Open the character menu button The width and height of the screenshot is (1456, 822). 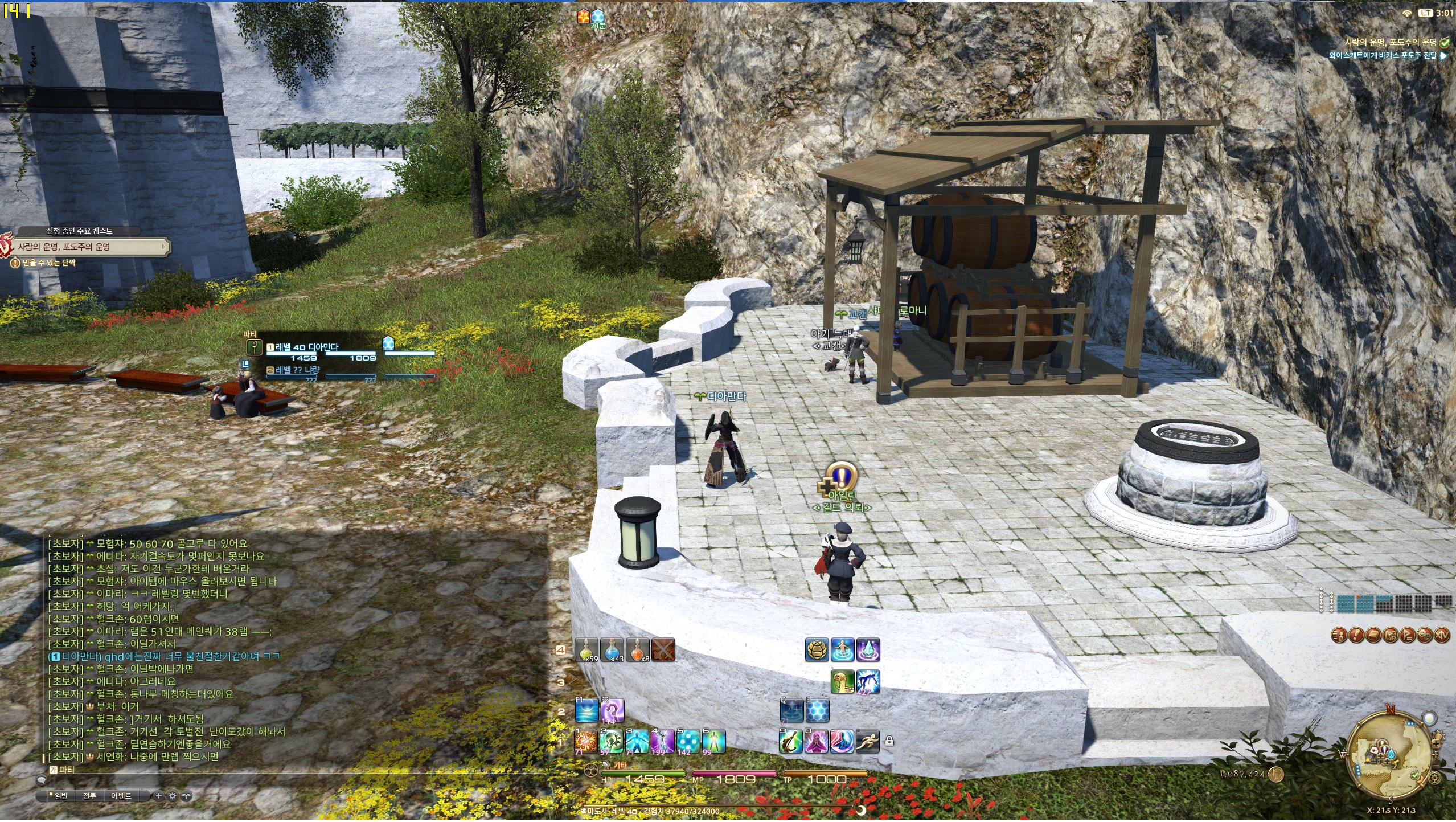tap(1339, 635)
